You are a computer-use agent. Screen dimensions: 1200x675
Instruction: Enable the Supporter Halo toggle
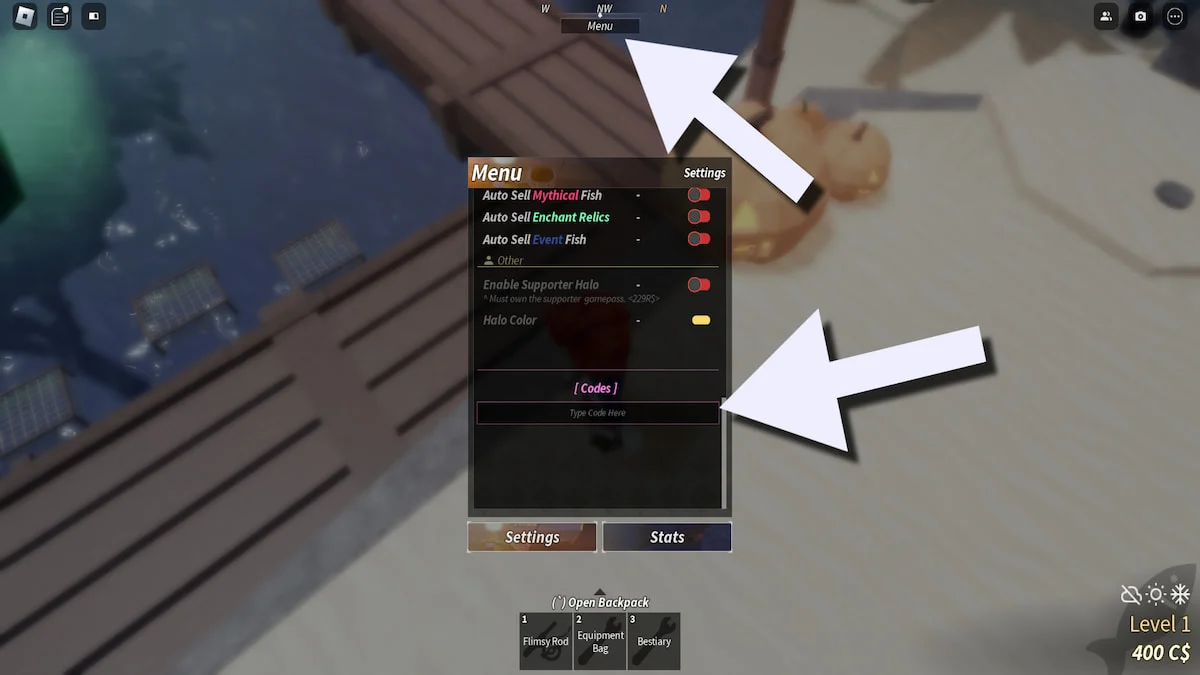699,285
